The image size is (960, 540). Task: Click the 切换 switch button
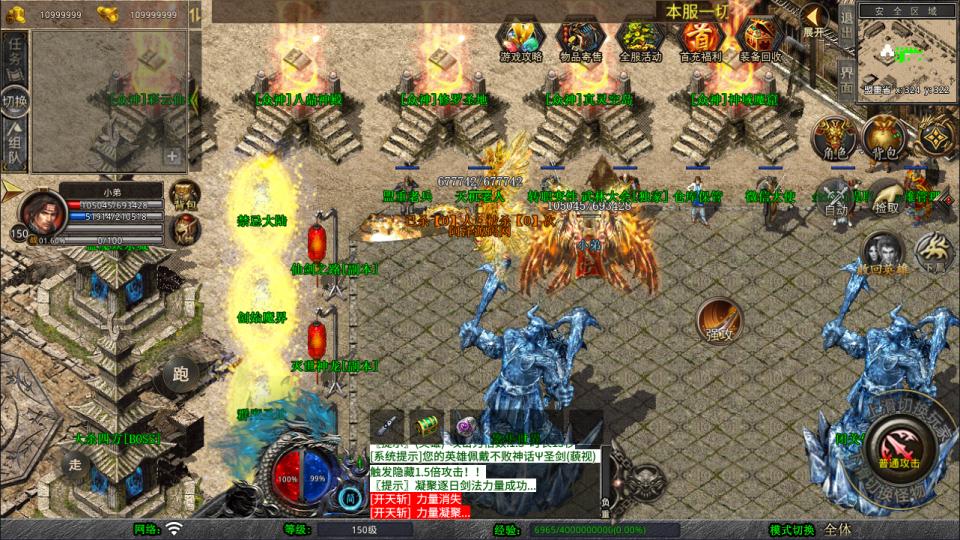click(x=15, y=101)
